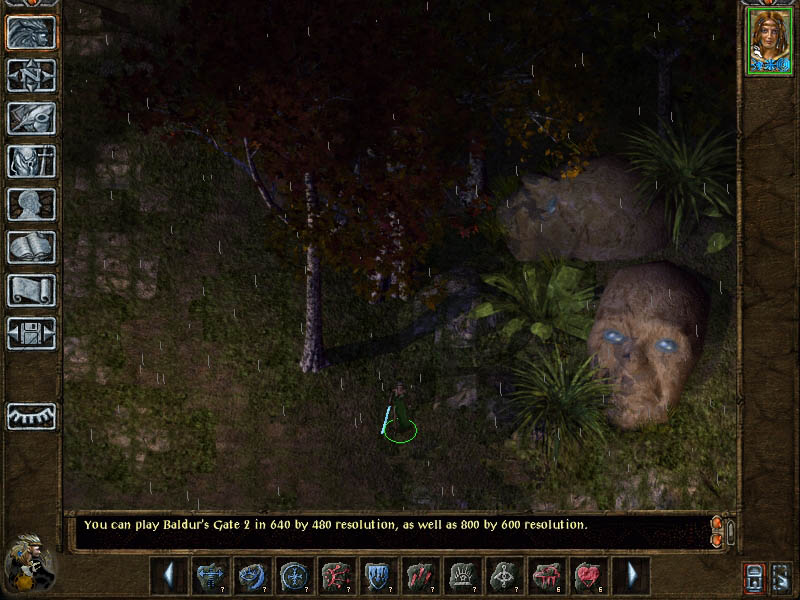
Task: Cast the blue shield spell from the bar
Action: coord(379,576)
